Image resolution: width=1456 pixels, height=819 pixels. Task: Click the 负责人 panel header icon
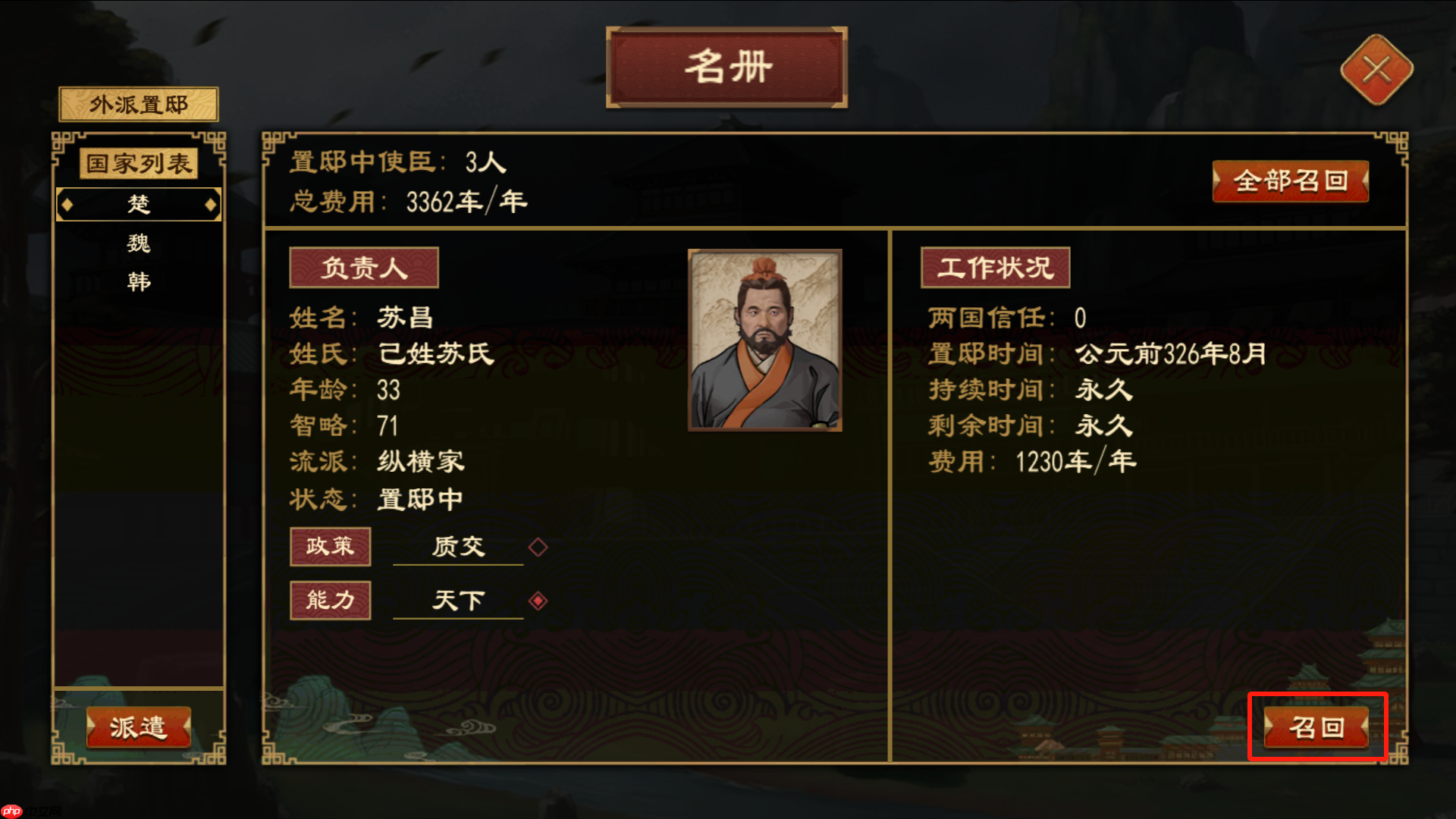click(x=364, y=267)
